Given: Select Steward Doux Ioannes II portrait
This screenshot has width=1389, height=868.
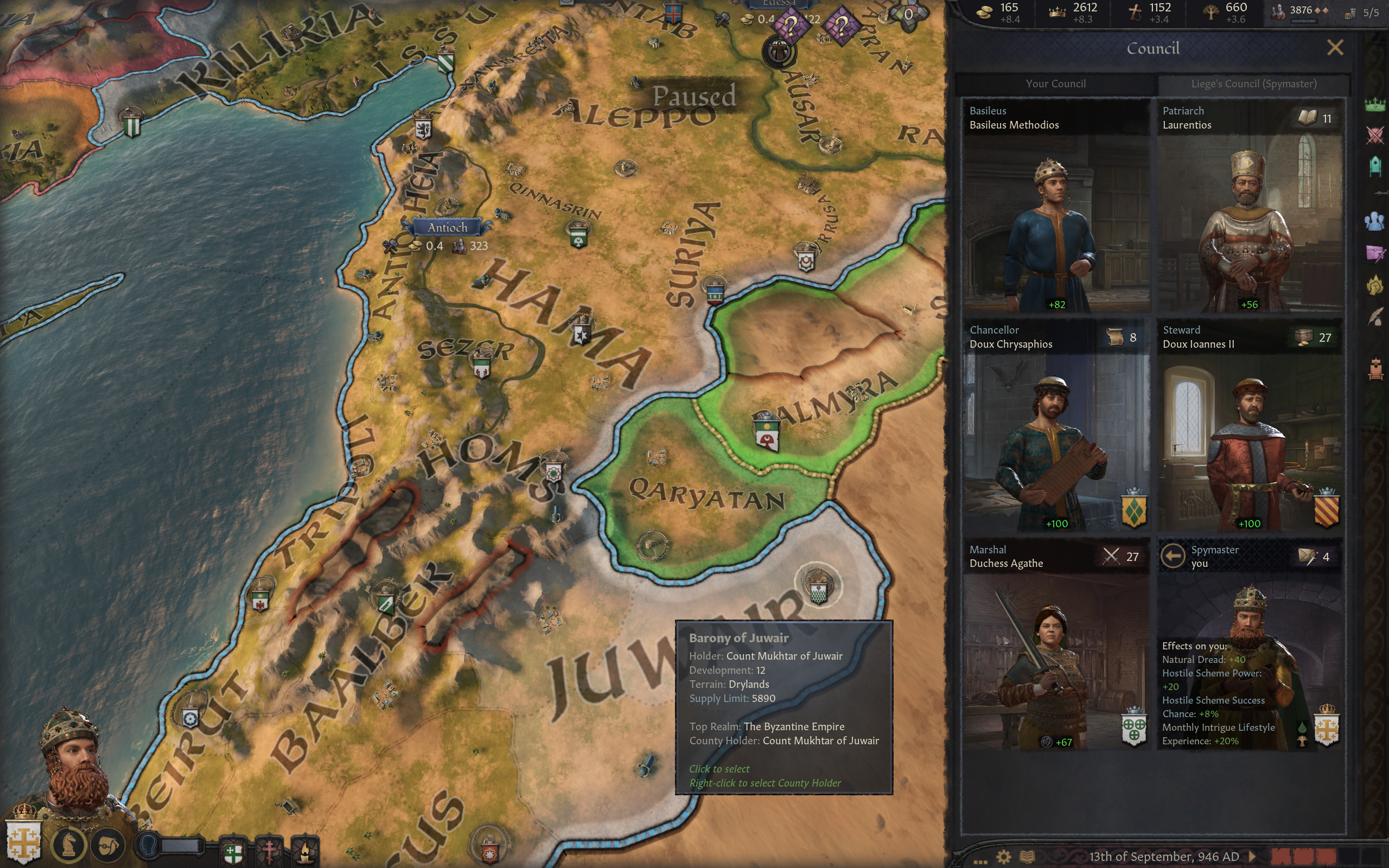Looking at the screenshot, I should click(x=1249, y=442).
